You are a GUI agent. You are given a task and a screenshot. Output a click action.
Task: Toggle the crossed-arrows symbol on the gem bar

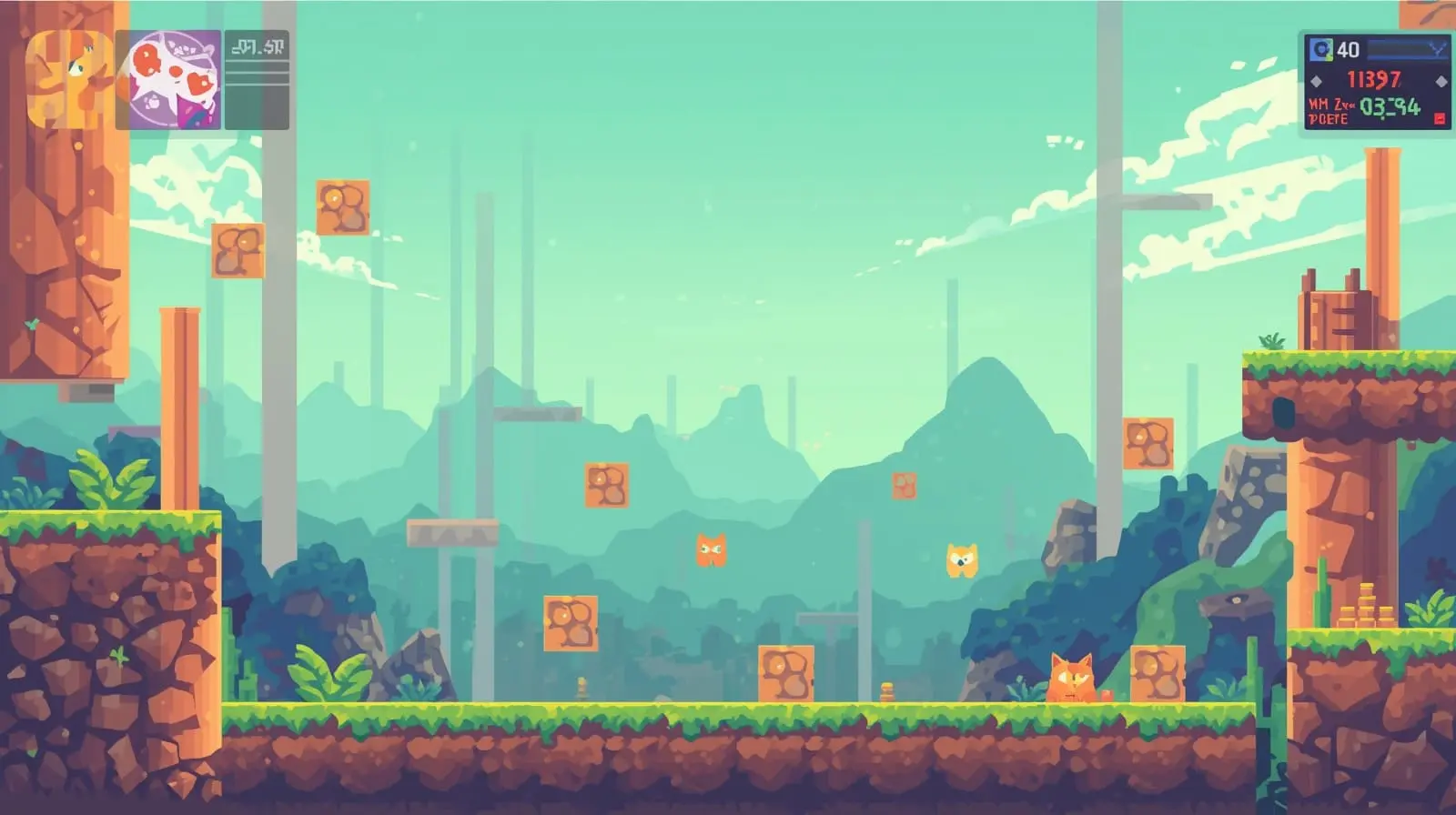coord(1436,47)
